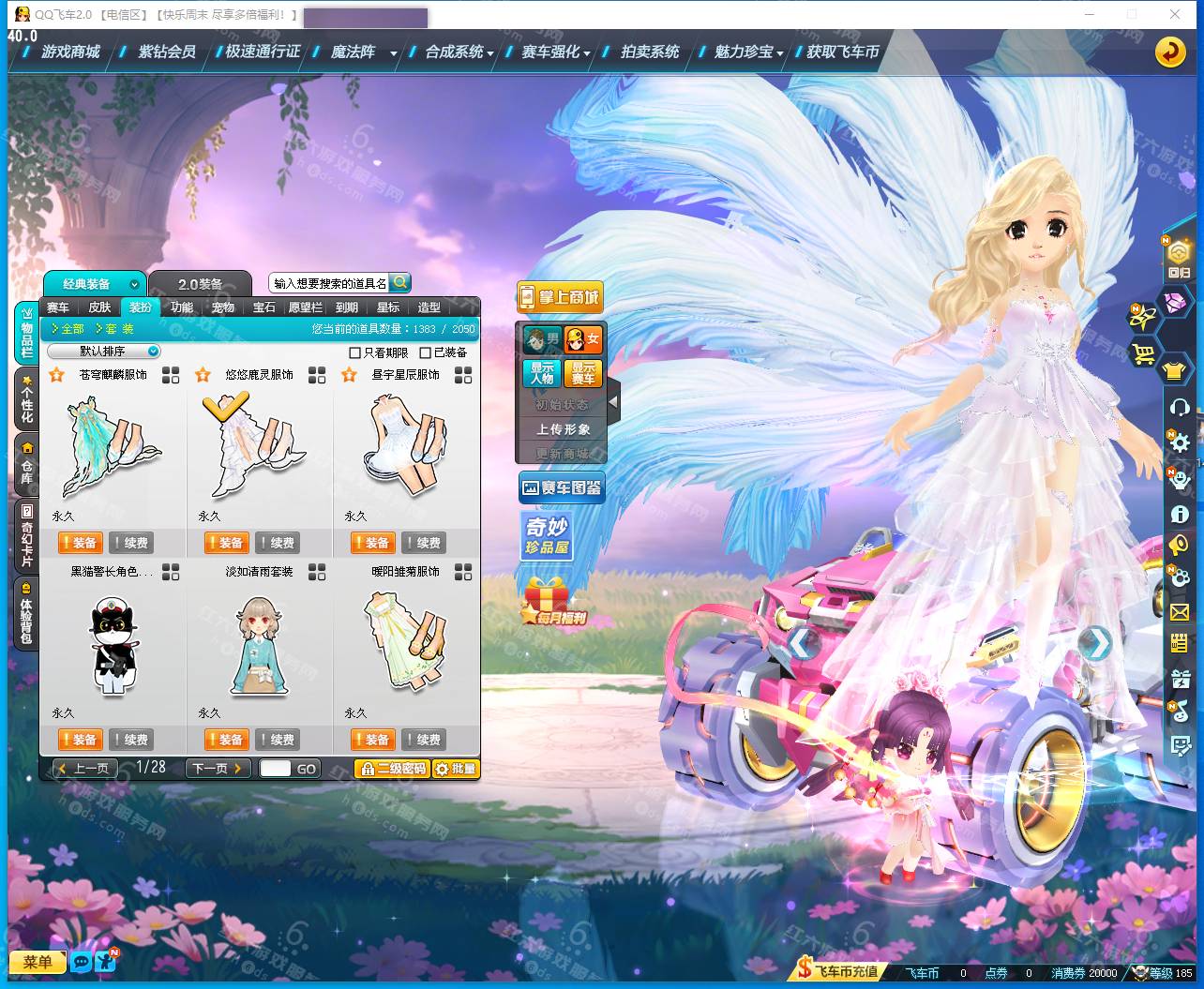Select the 女 female gender button
Image resolution: width=1204 pixels, height=989 pixels.
click(583, 338)
